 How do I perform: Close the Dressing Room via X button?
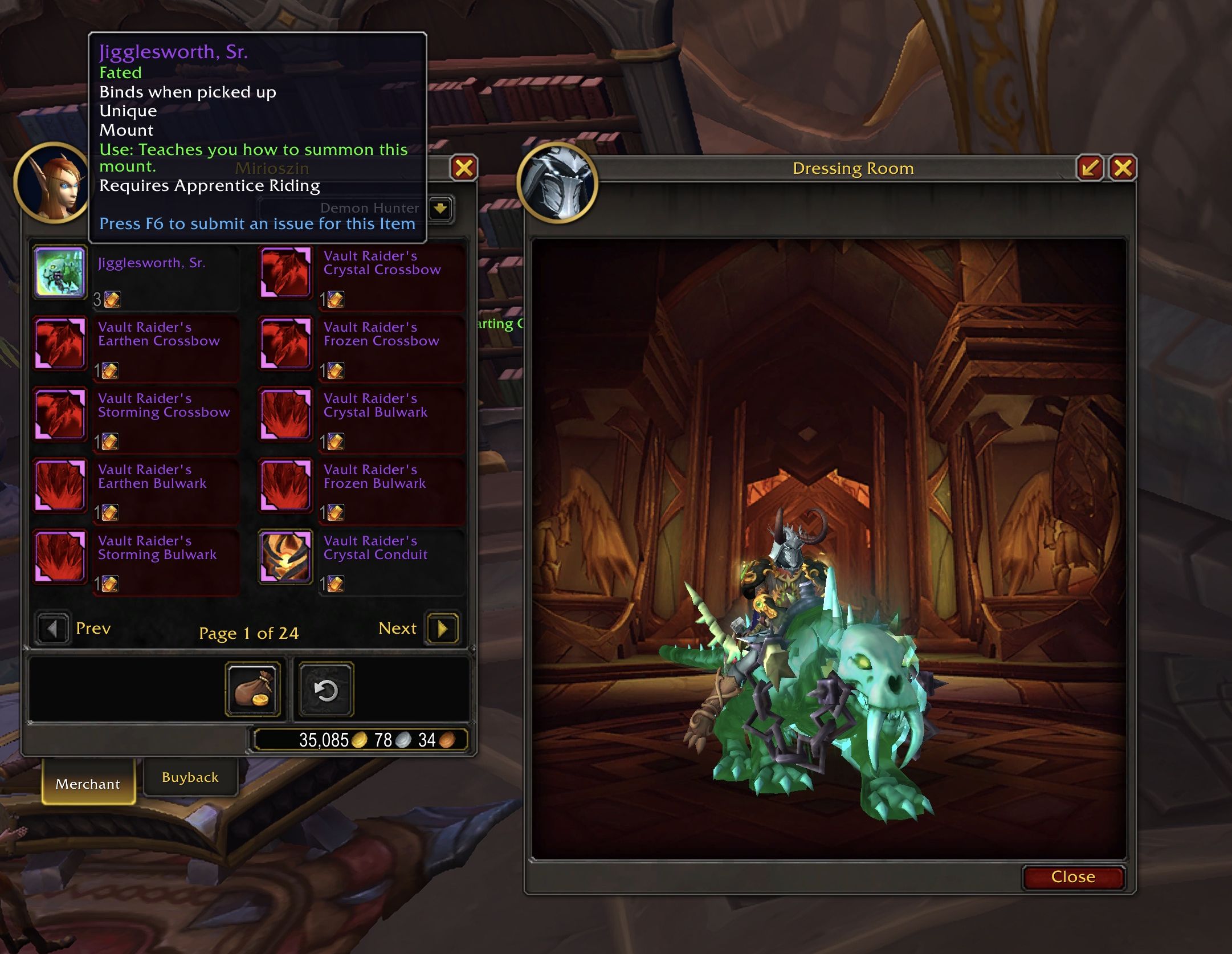1123,168
